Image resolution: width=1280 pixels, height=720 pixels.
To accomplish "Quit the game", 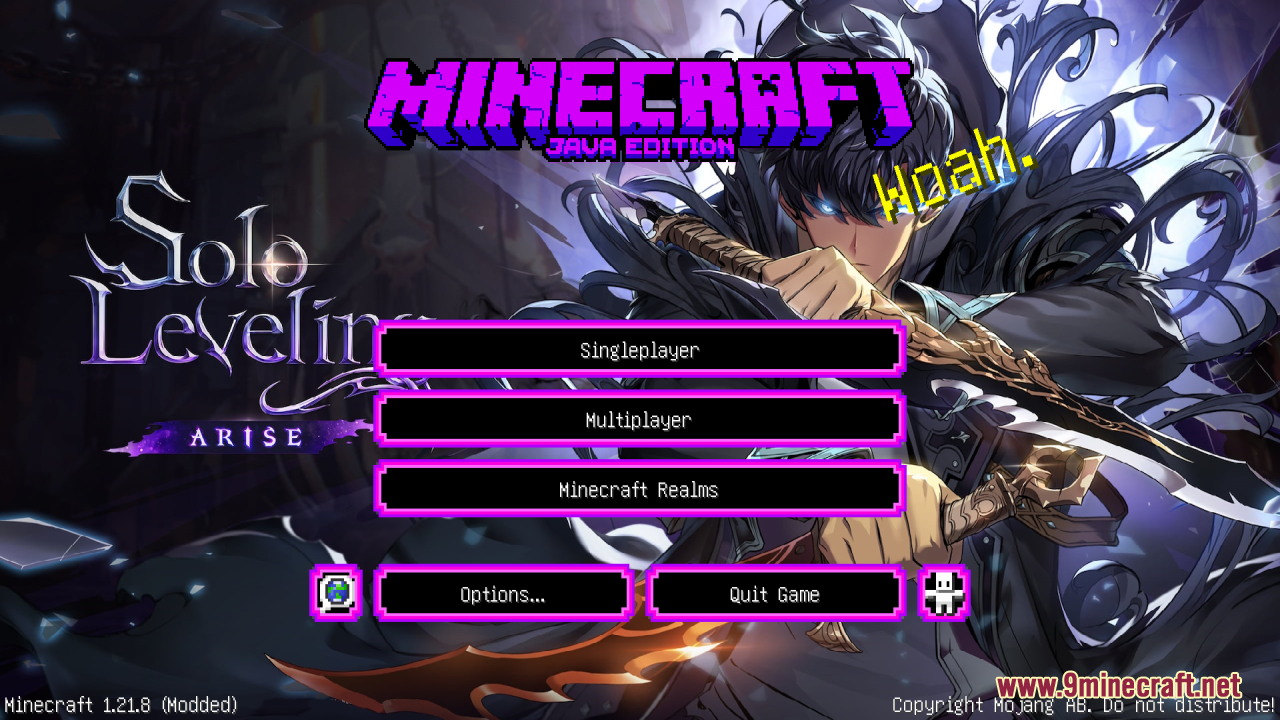I will (x=776, y=593).
